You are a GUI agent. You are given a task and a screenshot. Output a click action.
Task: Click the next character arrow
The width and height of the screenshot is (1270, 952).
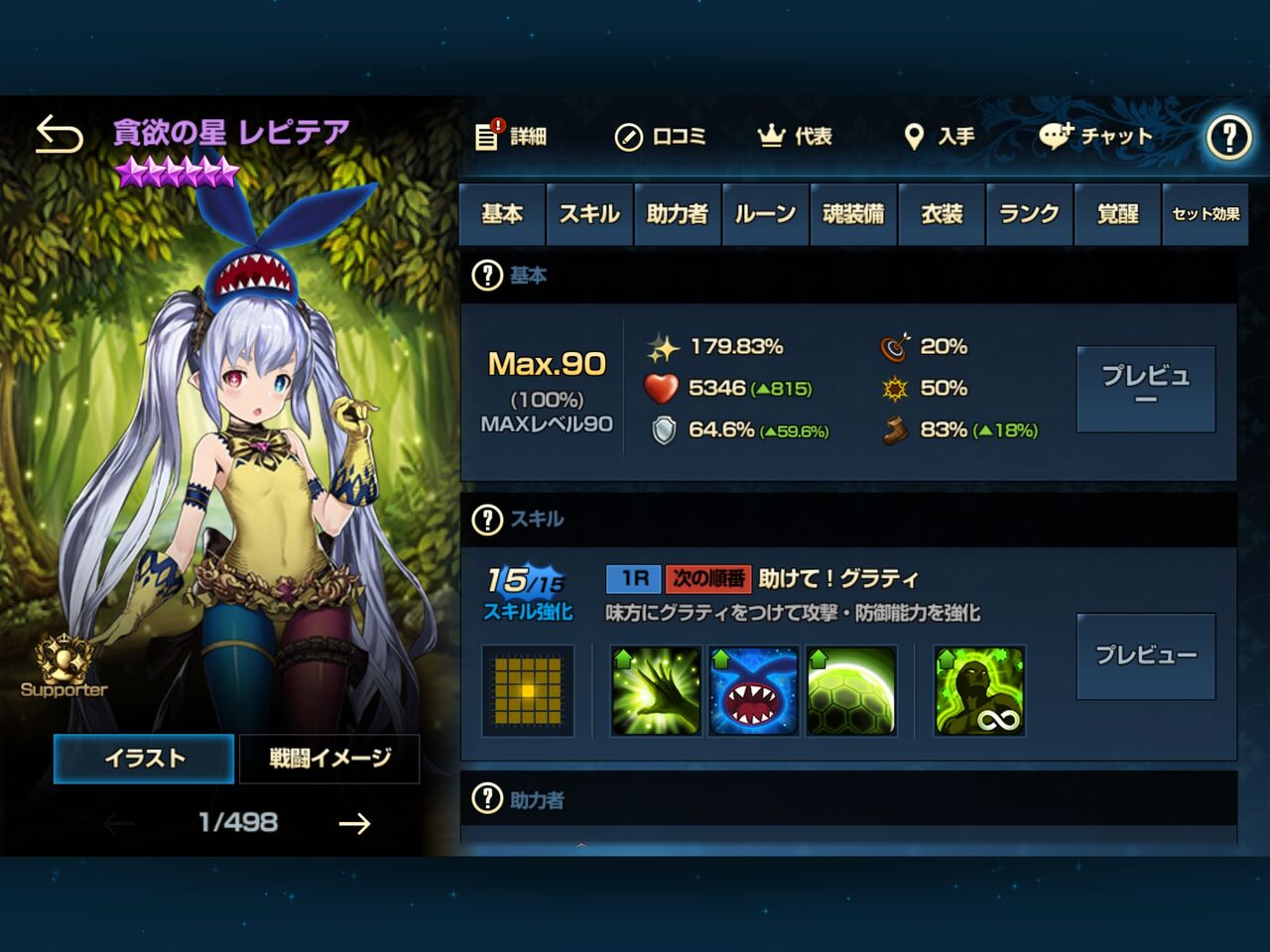coord(353,823)
